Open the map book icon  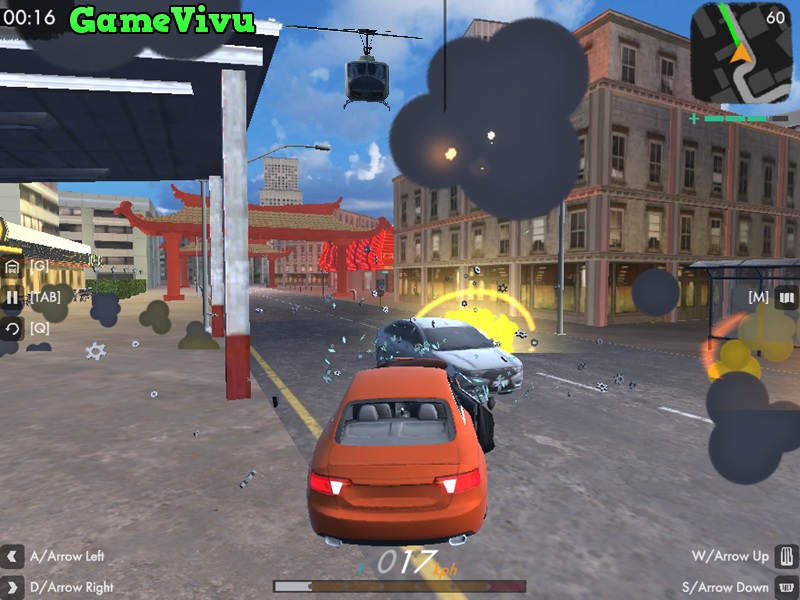pyautogui.click(x=787, y=297)
